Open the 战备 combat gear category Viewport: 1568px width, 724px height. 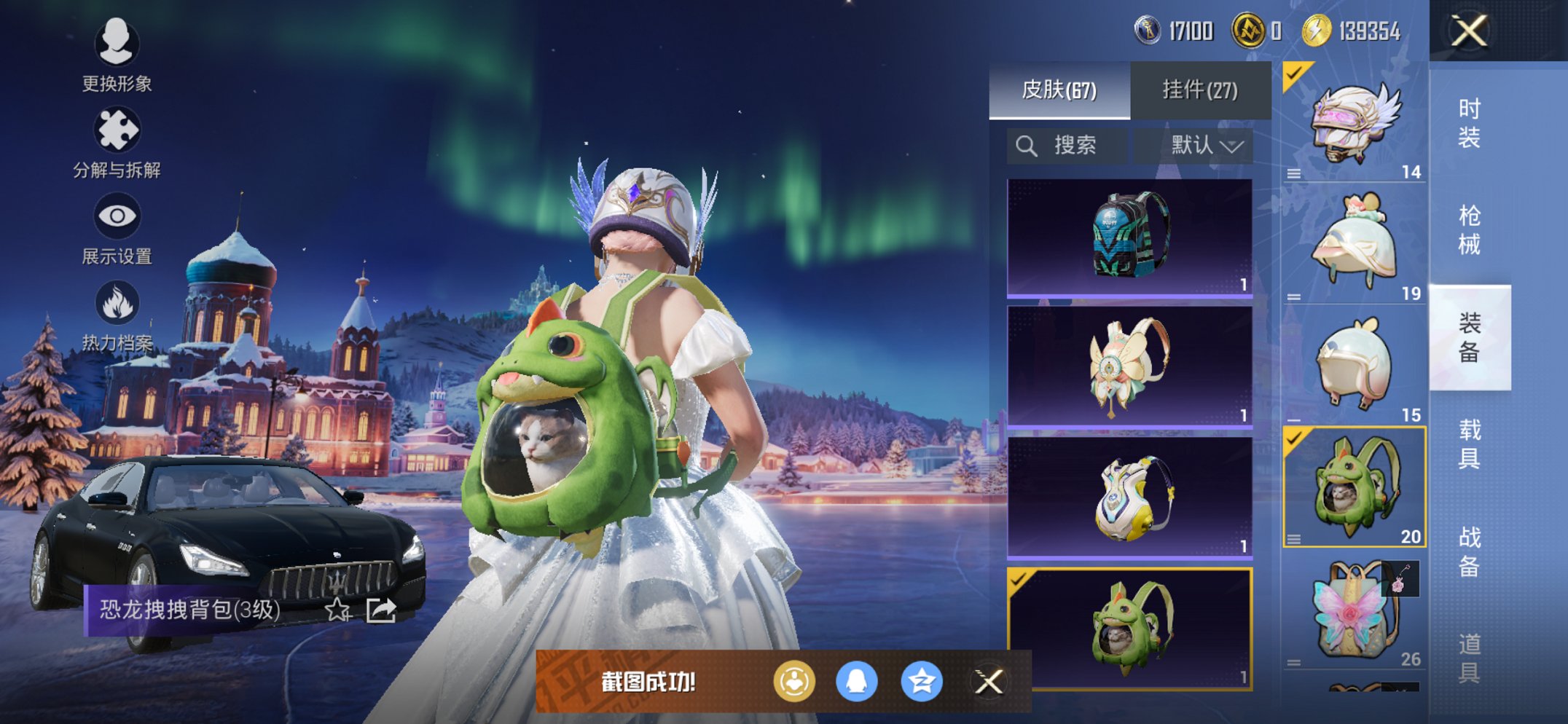pyautogui.click(x=1469, y=551)
